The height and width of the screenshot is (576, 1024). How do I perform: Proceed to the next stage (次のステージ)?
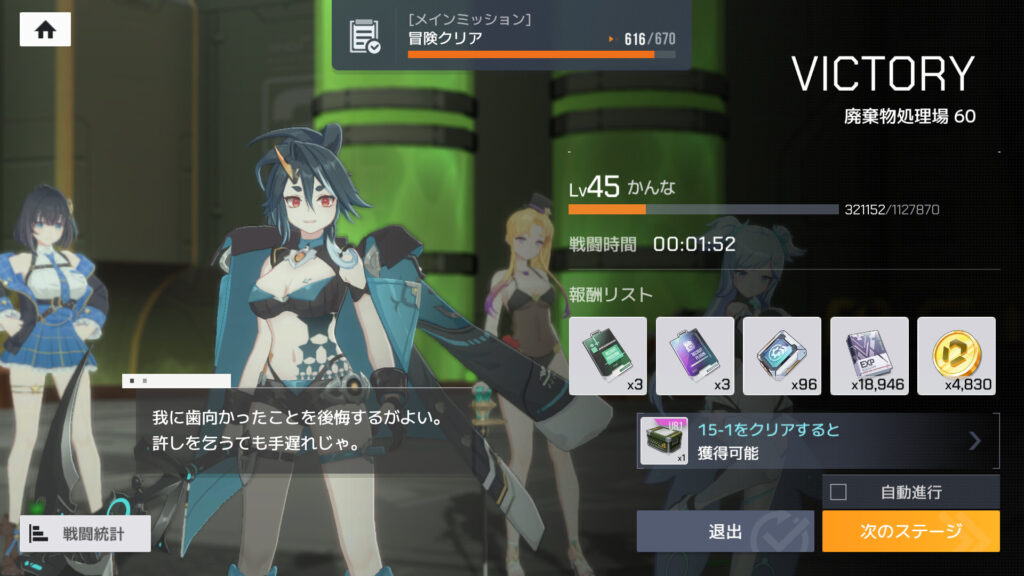[x=910, y=531]
